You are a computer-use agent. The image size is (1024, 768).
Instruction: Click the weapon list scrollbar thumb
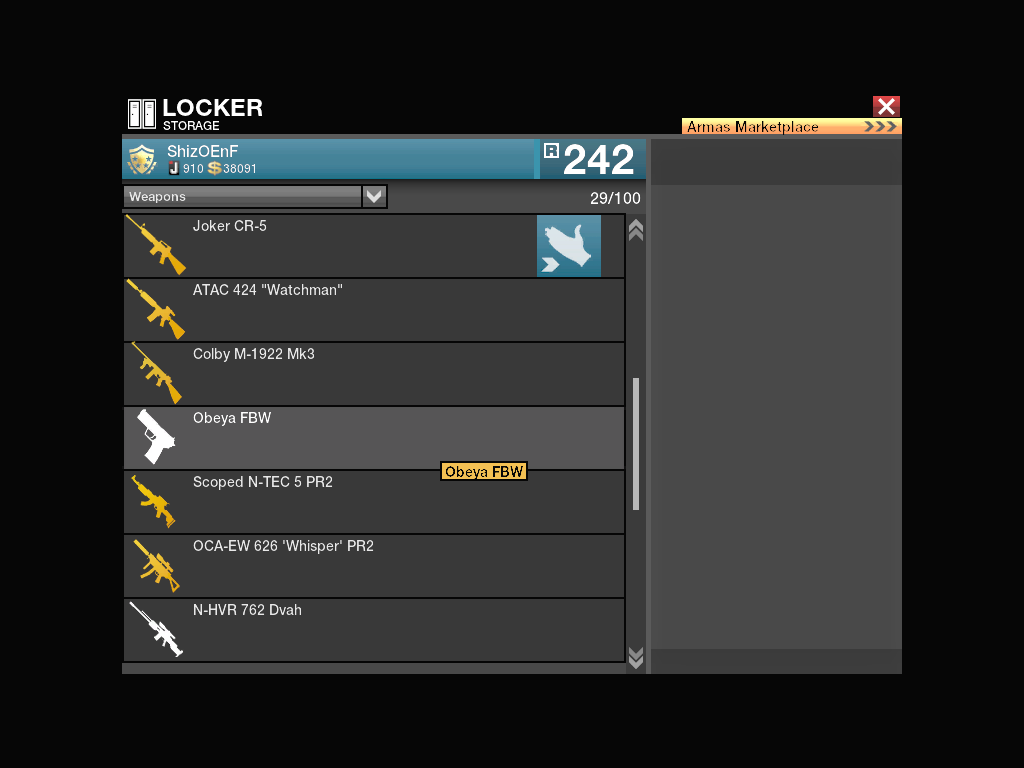tap(635, 444)
